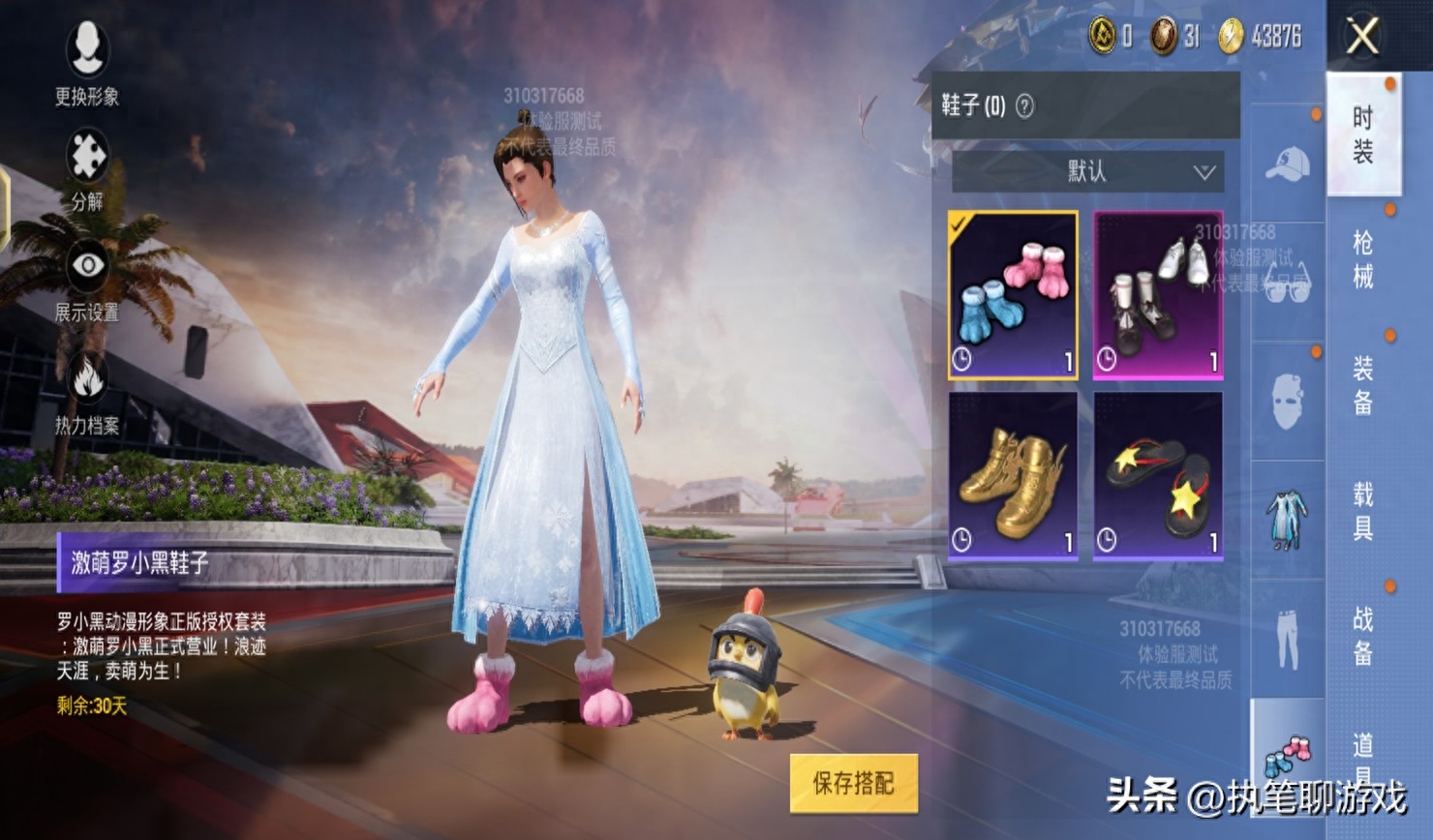Viewport: 1433px width, 840px height.
Task: Open the 默认 sorting dropdown
Action: [1088, 172]
